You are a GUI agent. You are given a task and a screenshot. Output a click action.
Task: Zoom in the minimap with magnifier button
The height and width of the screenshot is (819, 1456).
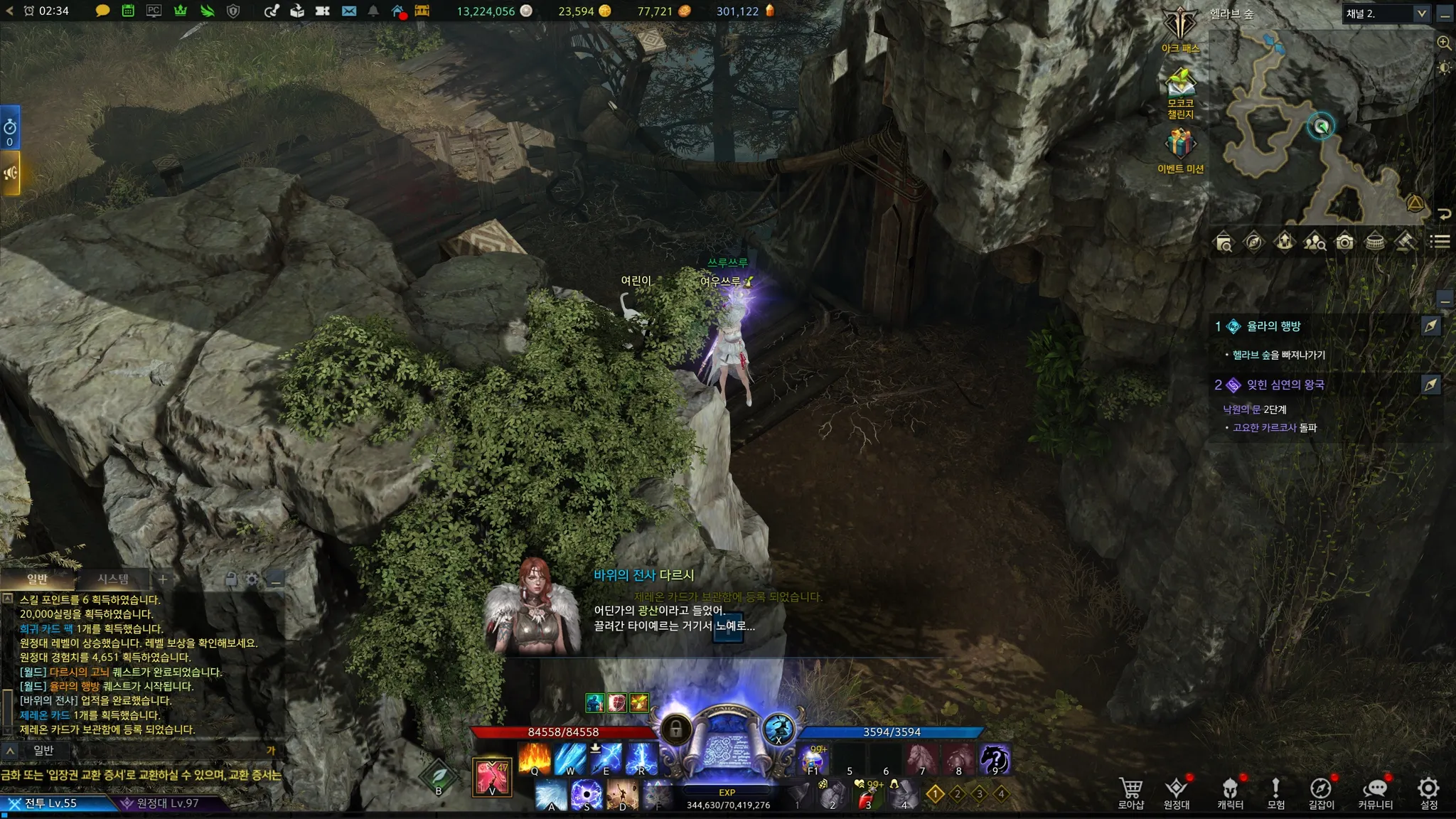pyautogui.click(x=1444, y=43)
